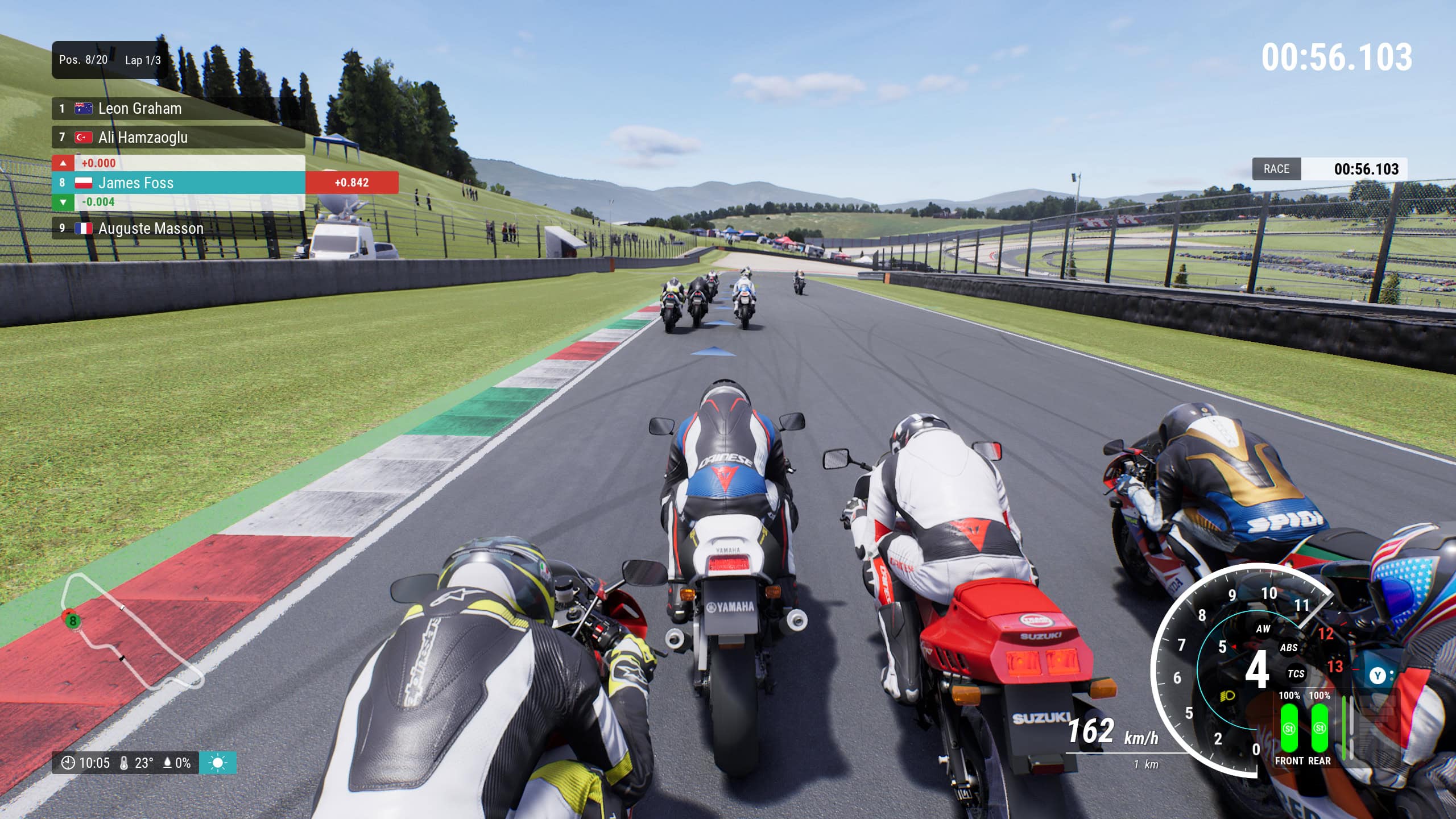Click the sunny weather icon
Screen dimensions: 1456x819
click(218, 763)
